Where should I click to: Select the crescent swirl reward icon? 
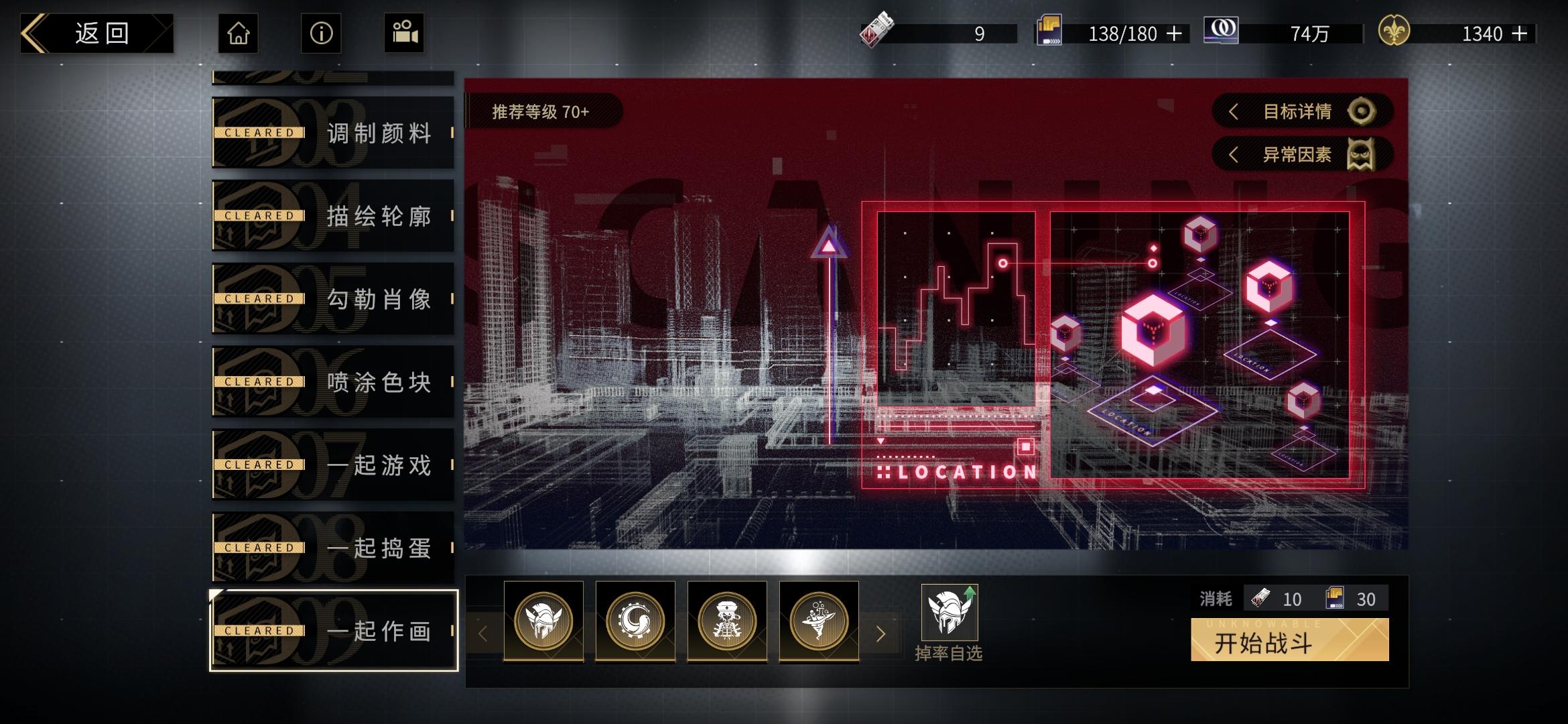tap(635, 621)
